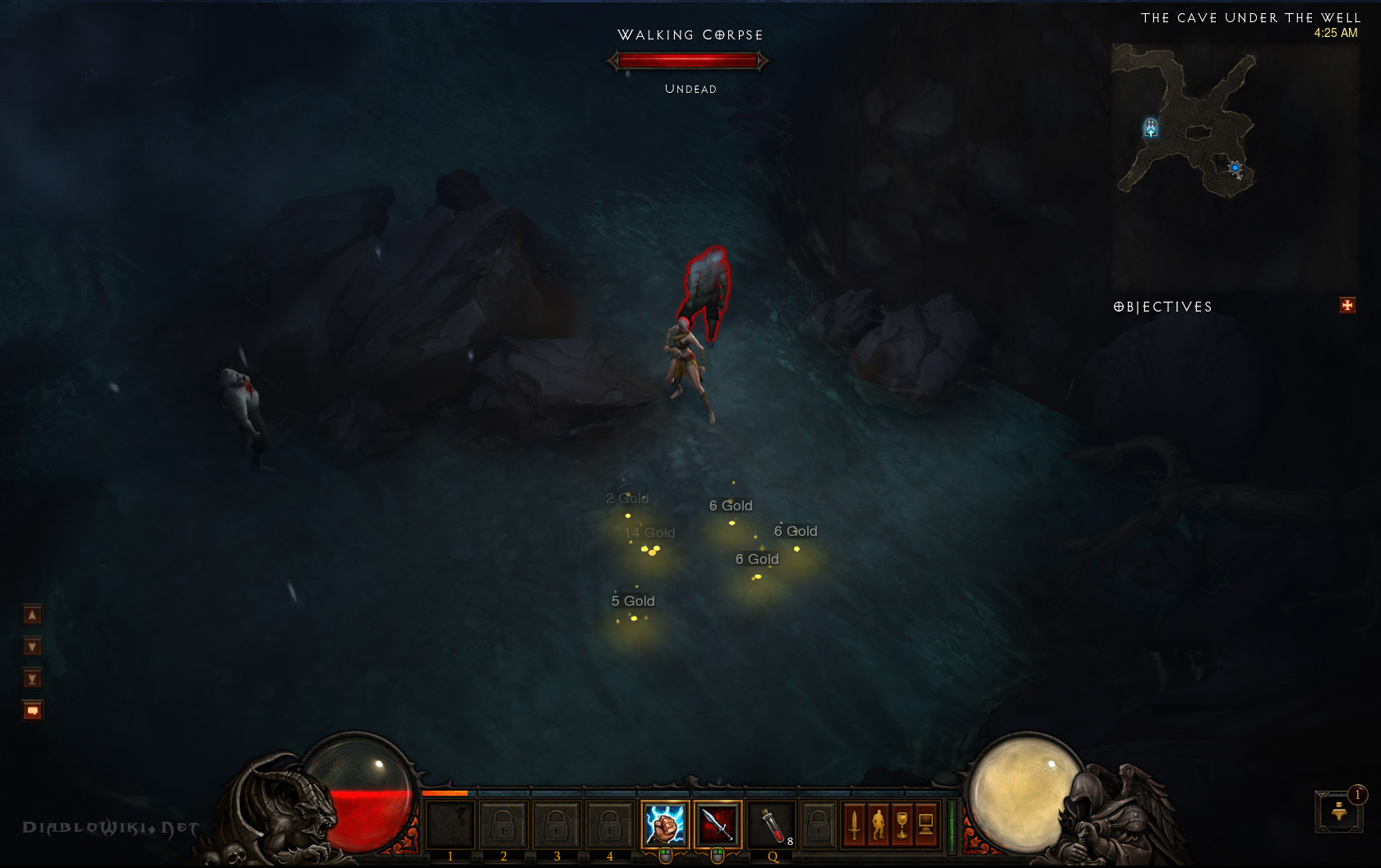Select the bloody dagger attack skill
This screenshot has height=868, width=1381.
click(x=717, y=824)
